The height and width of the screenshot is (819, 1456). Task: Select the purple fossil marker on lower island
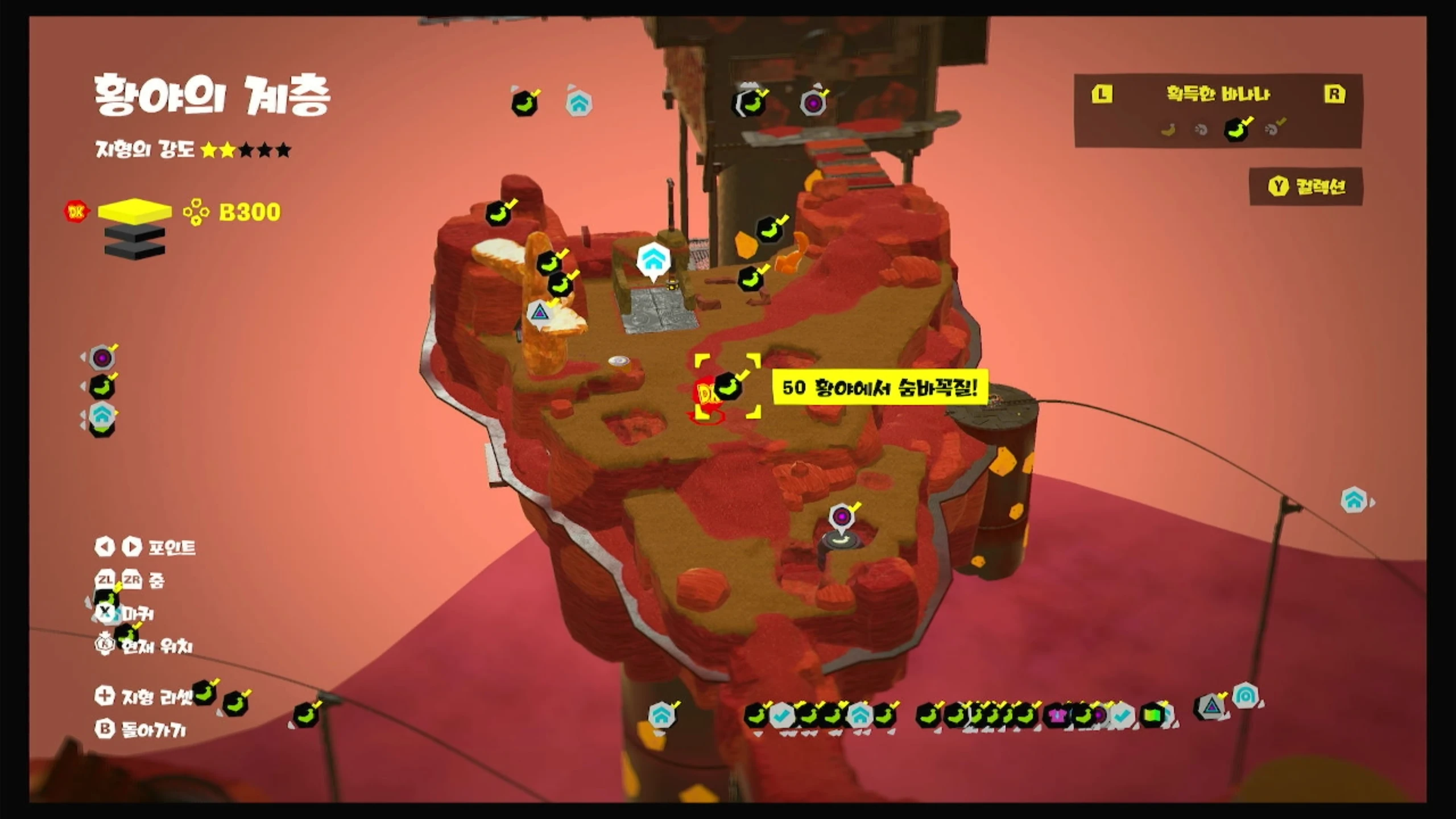pos(841,516)
